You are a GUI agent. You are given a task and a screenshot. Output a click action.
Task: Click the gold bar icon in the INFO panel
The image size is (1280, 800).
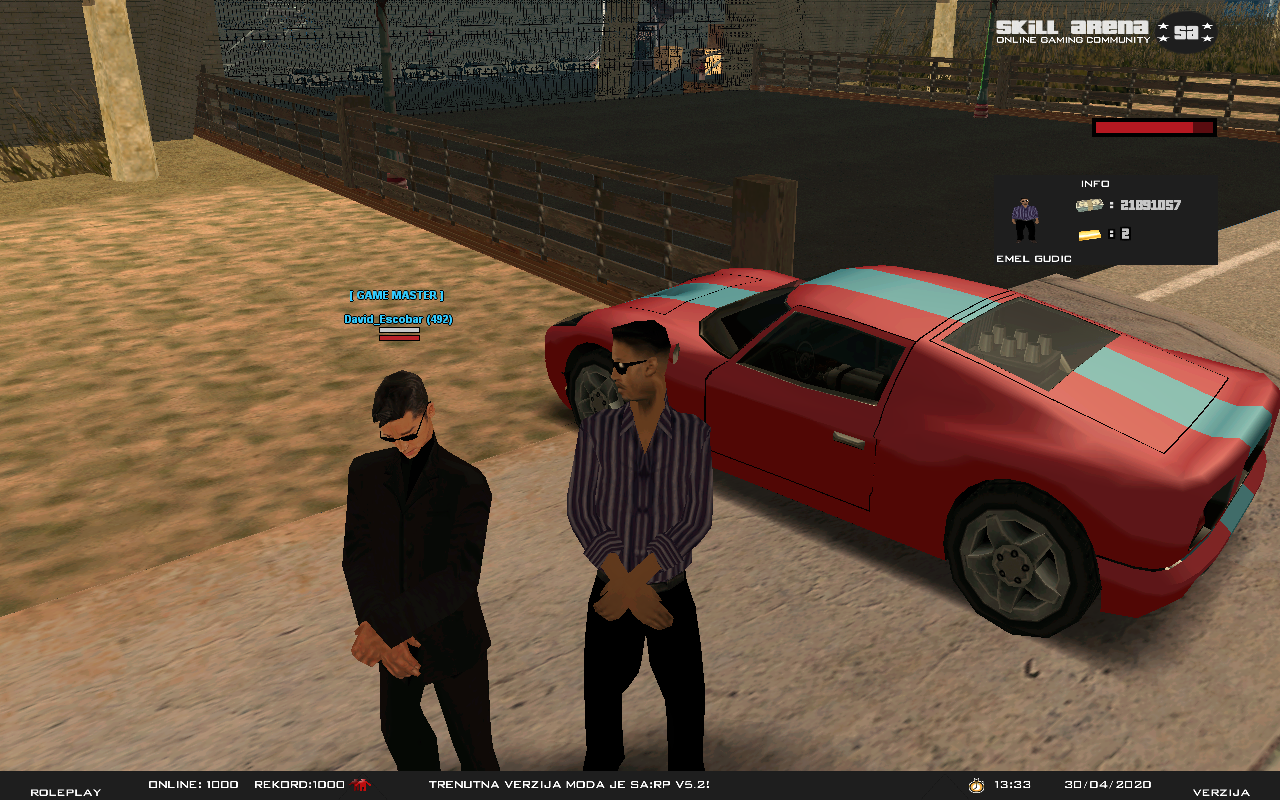1089,234
